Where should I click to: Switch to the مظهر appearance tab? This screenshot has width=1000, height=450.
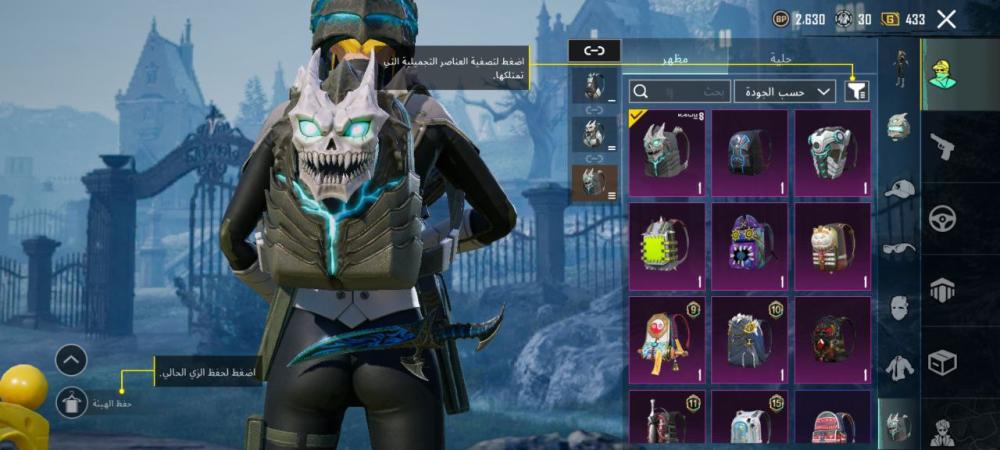[672, 60]
